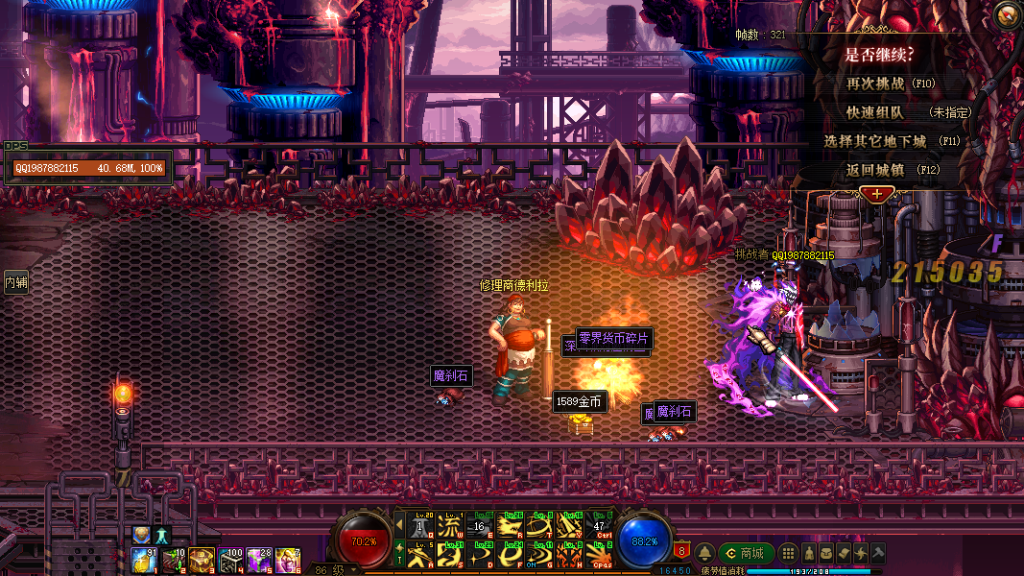This screenshot has height=576, width=1024.
Task: Use the purple consumable with count 28
Action: 260,559
